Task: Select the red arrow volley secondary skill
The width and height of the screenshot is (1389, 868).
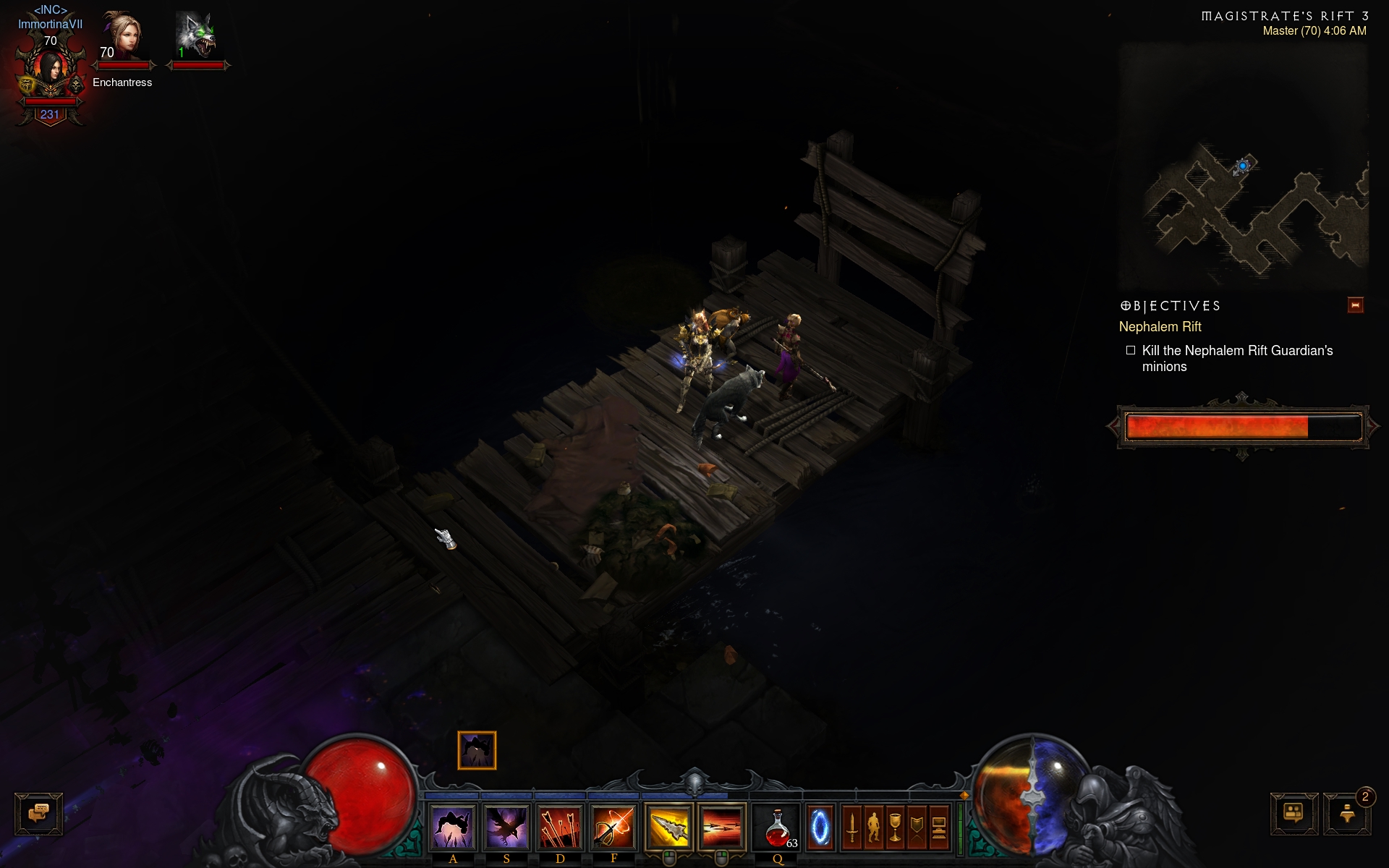Action: pos(721,827)
